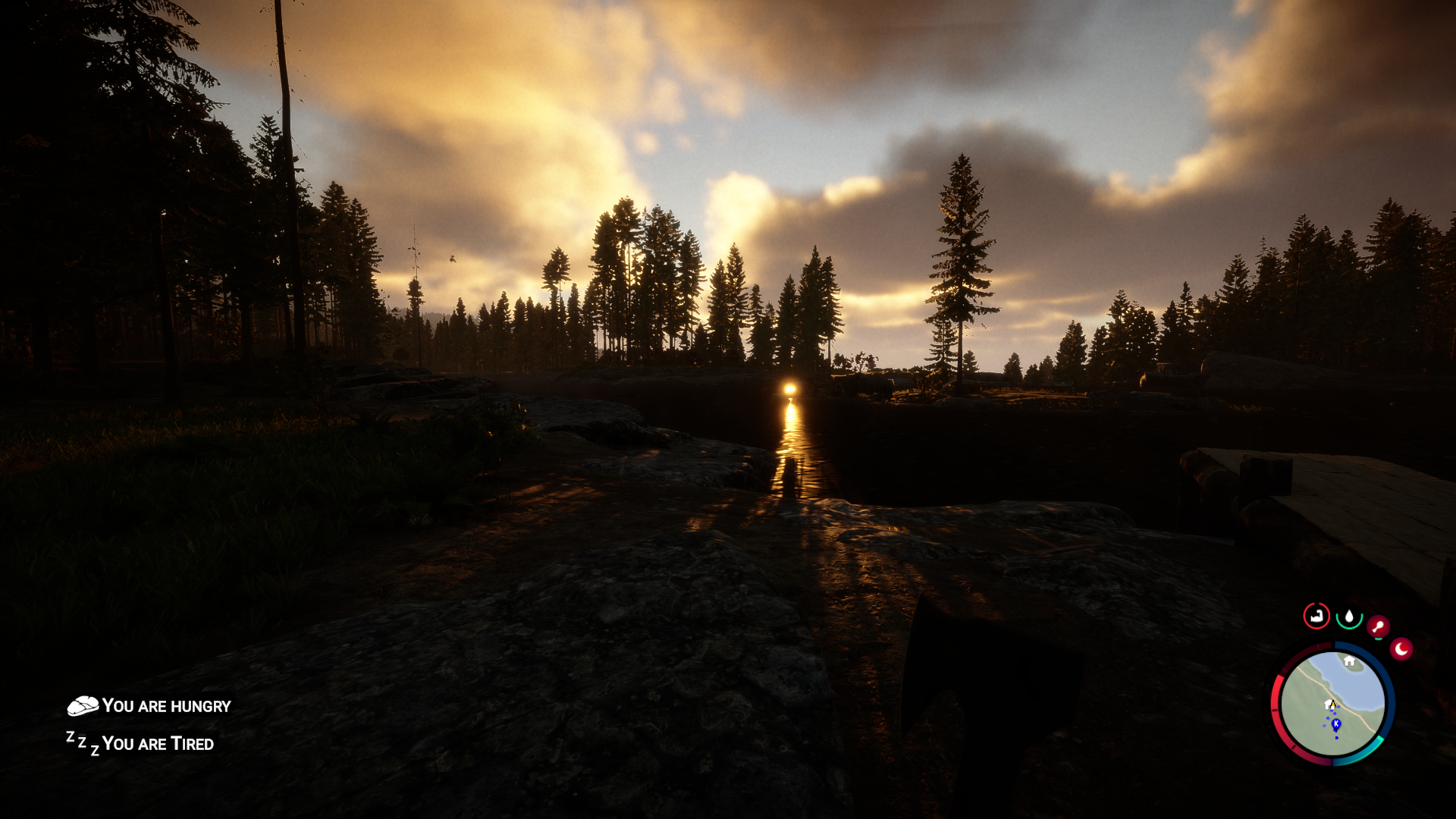Click the red crescent moon tiredness icon
Viewport: 1456px width, 819px height.
pos(1401,648)
